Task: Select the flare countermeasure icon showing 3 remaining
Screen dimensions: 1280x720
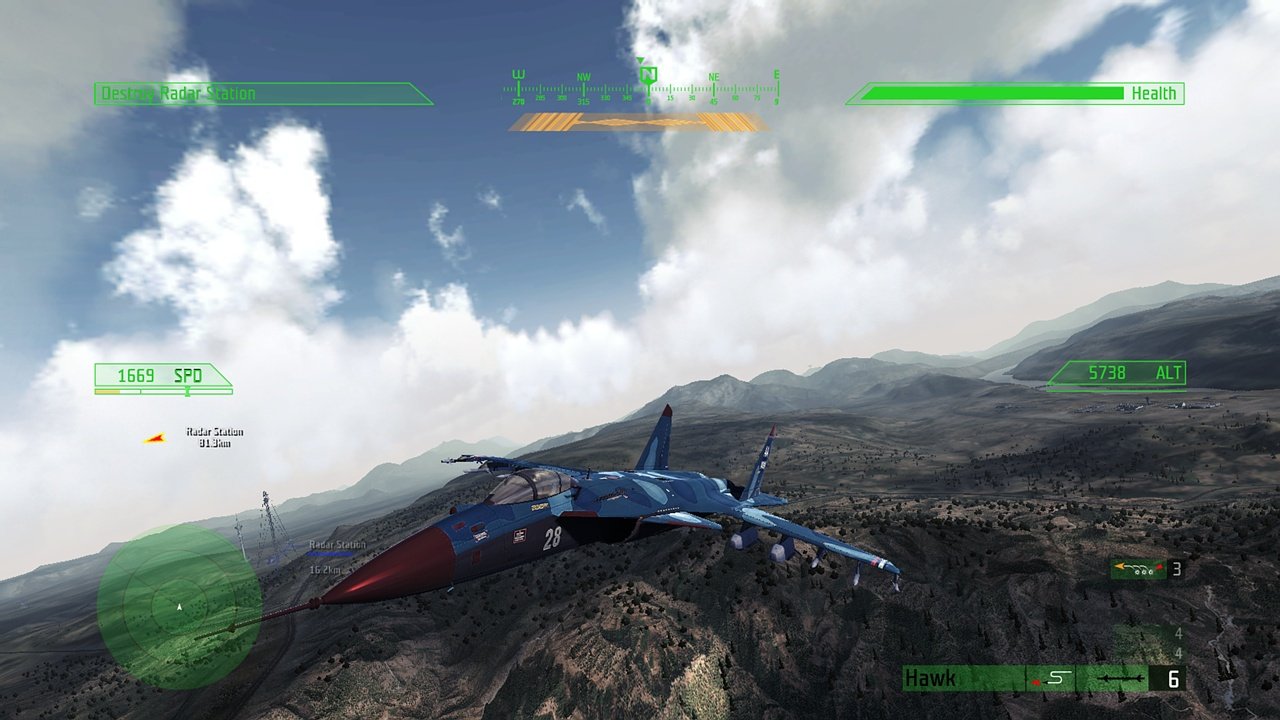Action: (x=1140, y=568)
